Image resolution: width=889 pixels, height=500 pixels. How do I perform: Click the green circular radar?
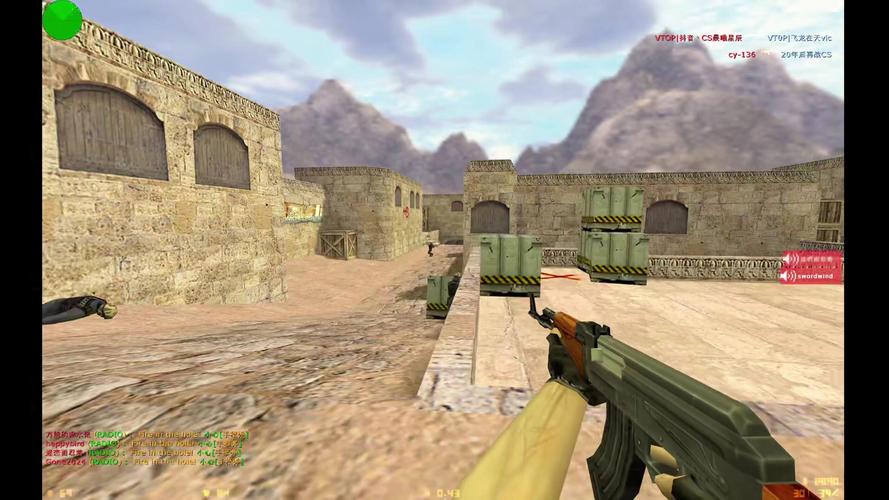[62, 20]
